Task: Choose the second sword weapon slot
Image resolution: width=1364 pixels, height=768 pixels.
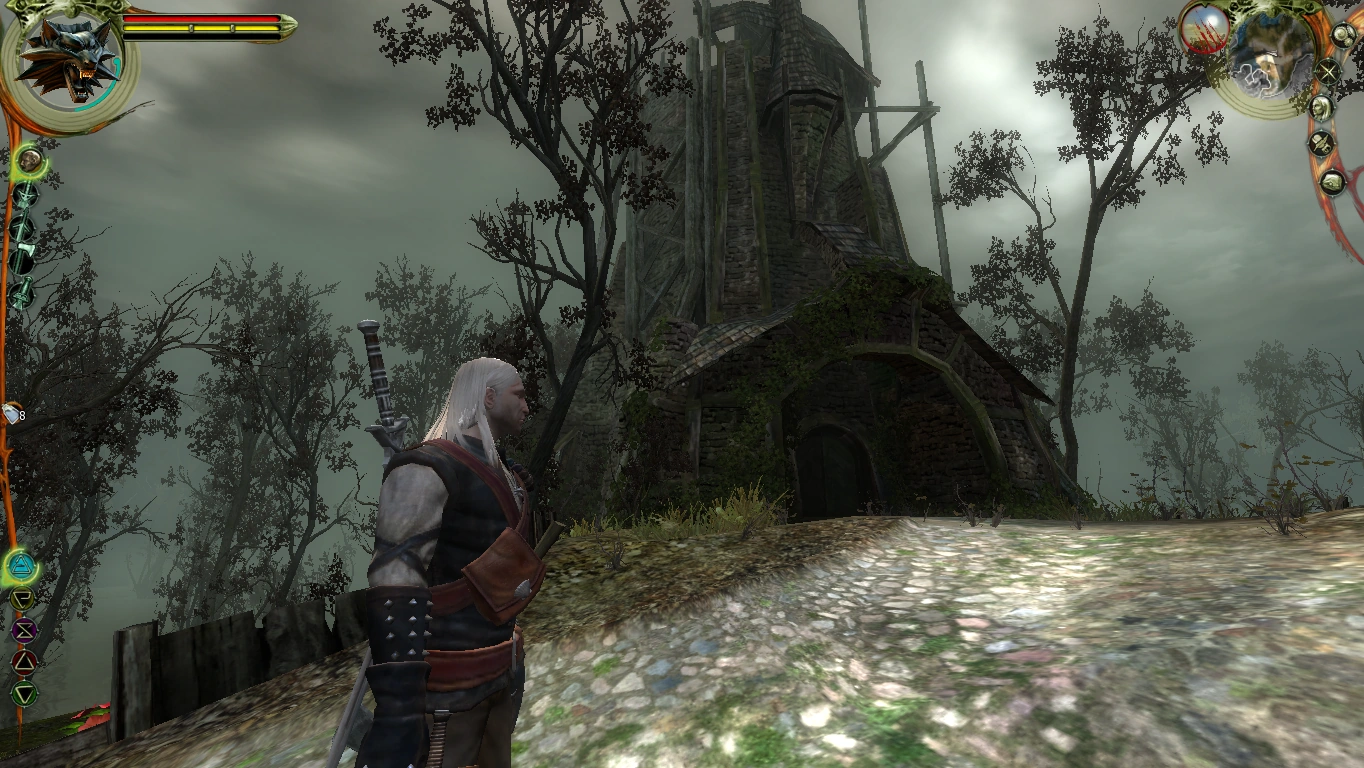Action: click(x=22, y=227)
